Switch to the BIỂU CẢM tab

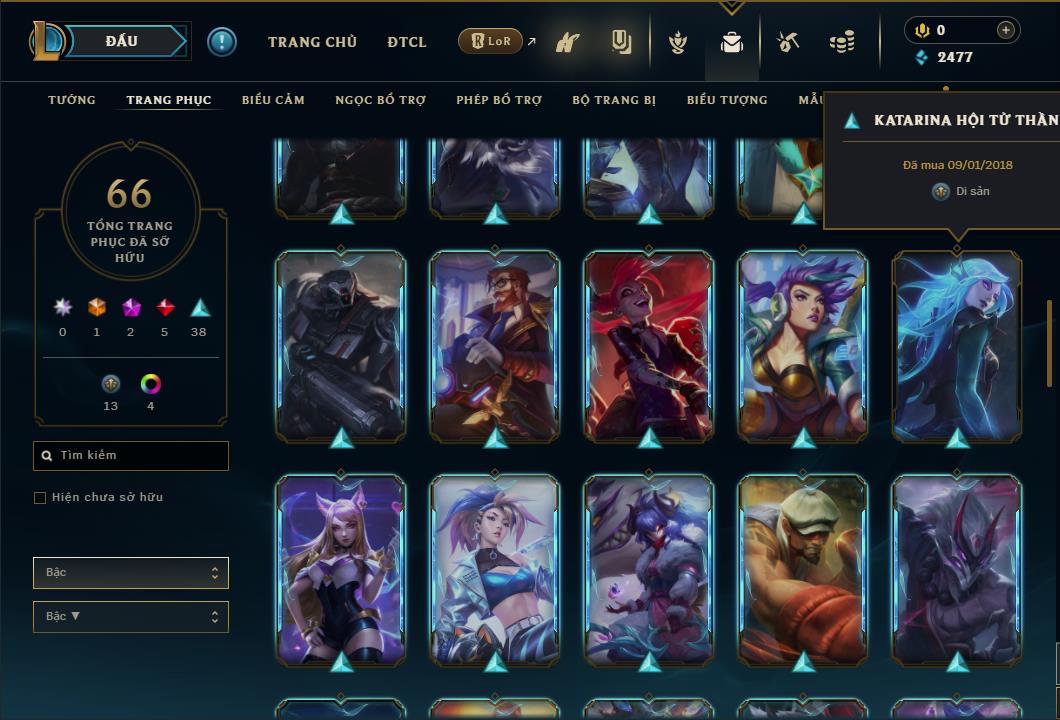[273, 100]
